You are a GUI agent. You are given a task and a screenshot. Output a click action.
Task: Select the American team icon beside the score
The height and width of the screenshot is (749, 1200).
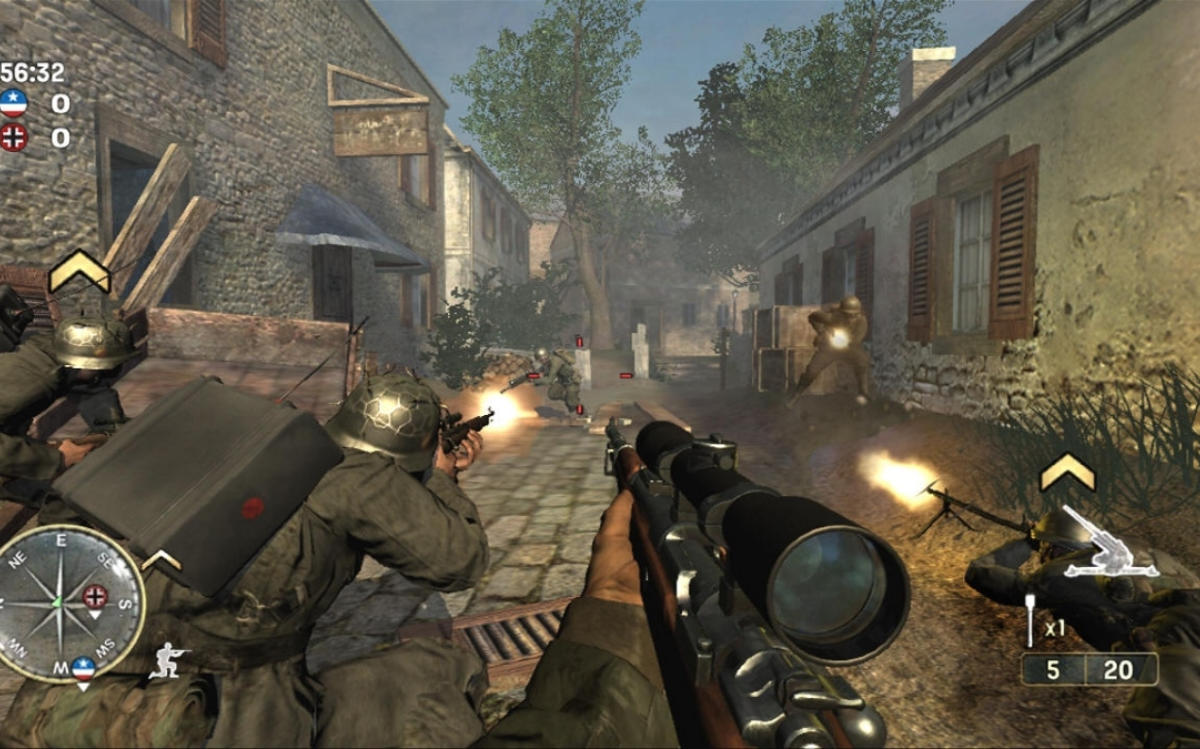click(x=14, y=103)
